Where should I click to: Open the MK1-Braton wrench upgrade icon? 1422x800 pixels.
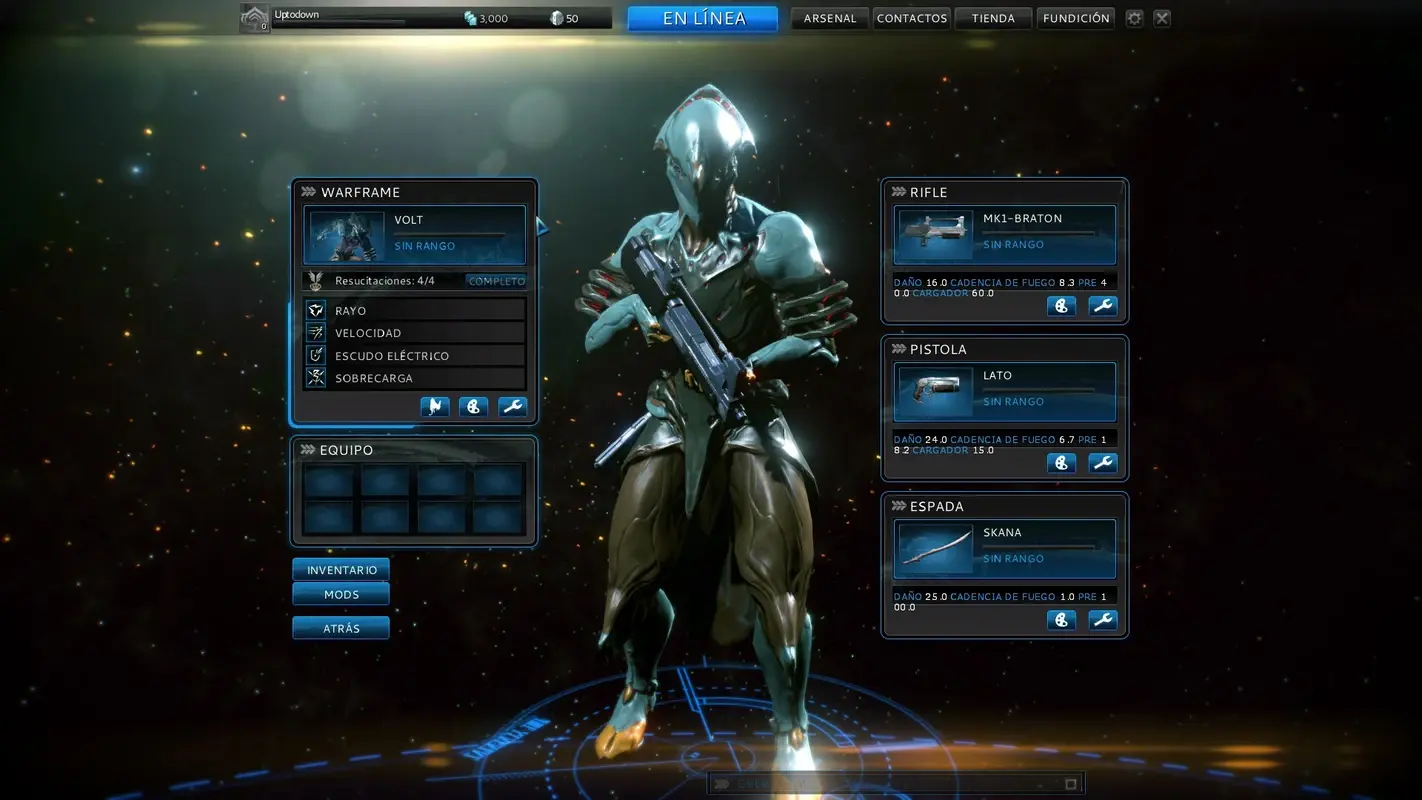1102,305
